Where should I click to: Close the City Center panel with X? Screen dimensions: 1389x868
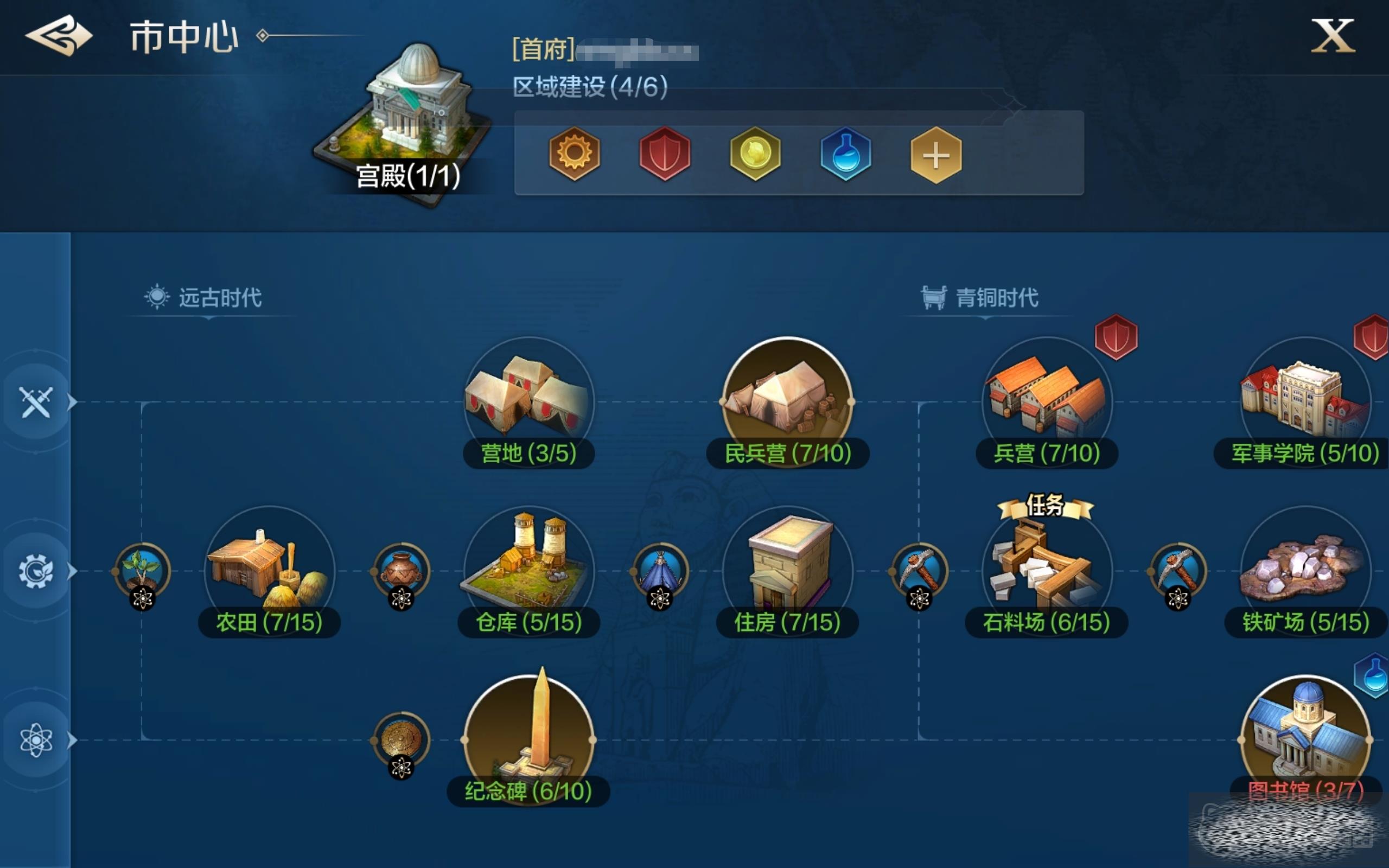(x=1333, y=36)
